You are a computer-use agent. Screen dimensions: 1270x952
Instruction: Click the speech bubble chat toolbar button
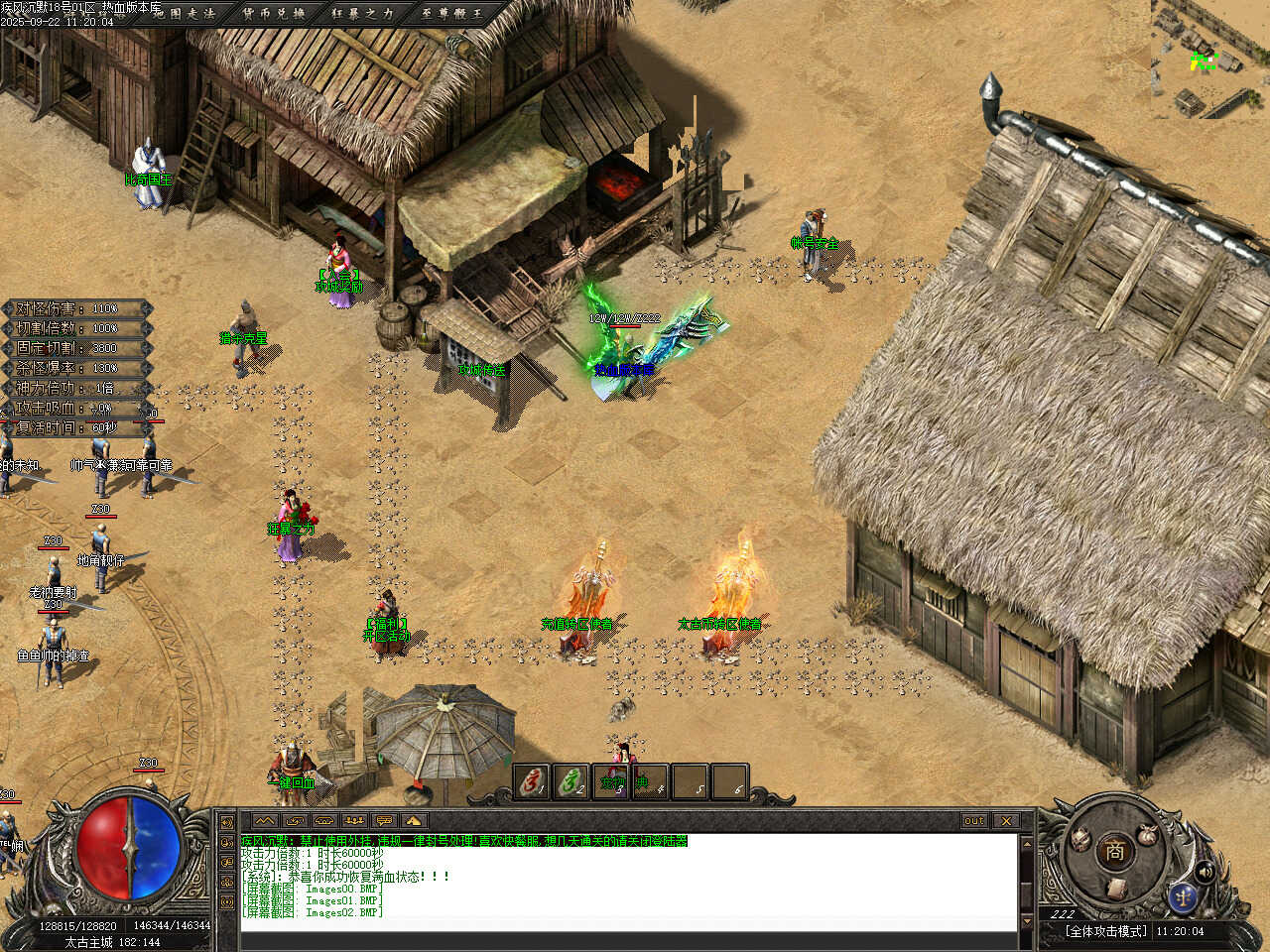pyautogui.click(x=384, y=821)
